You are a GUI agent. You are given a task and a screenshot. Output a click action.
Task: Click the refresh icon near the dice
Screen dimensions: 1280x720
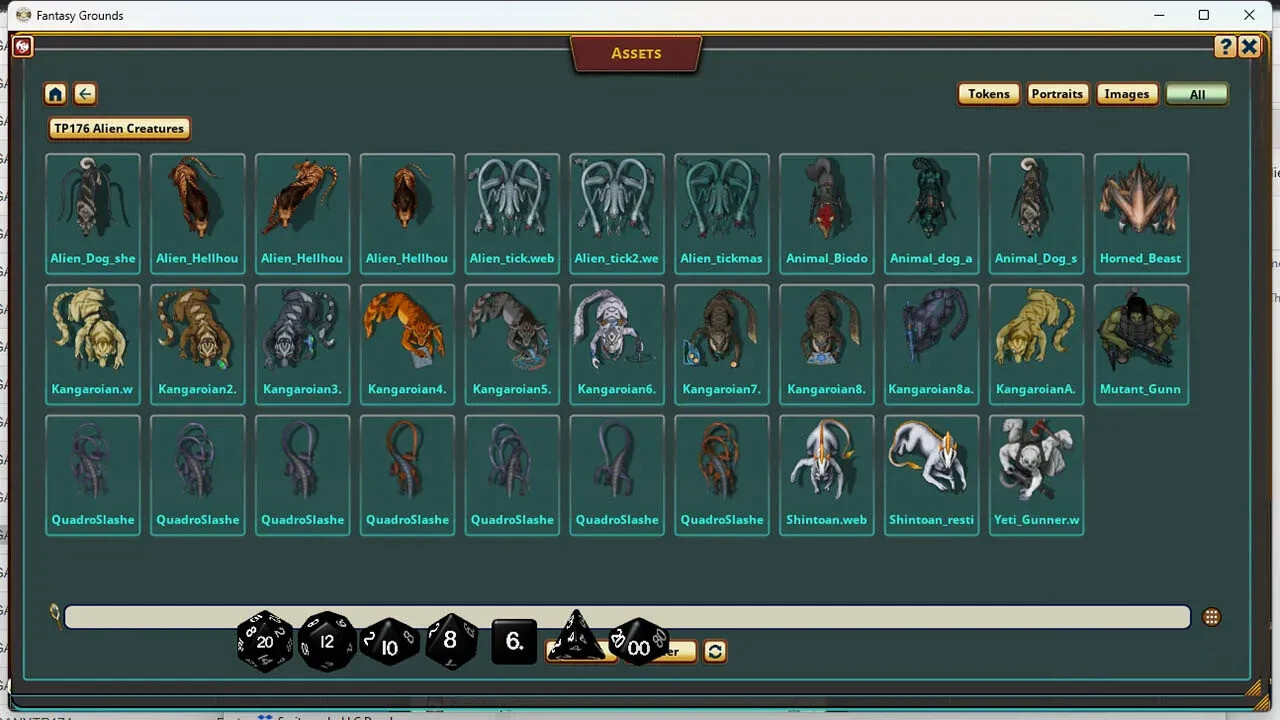click(714, 651)
